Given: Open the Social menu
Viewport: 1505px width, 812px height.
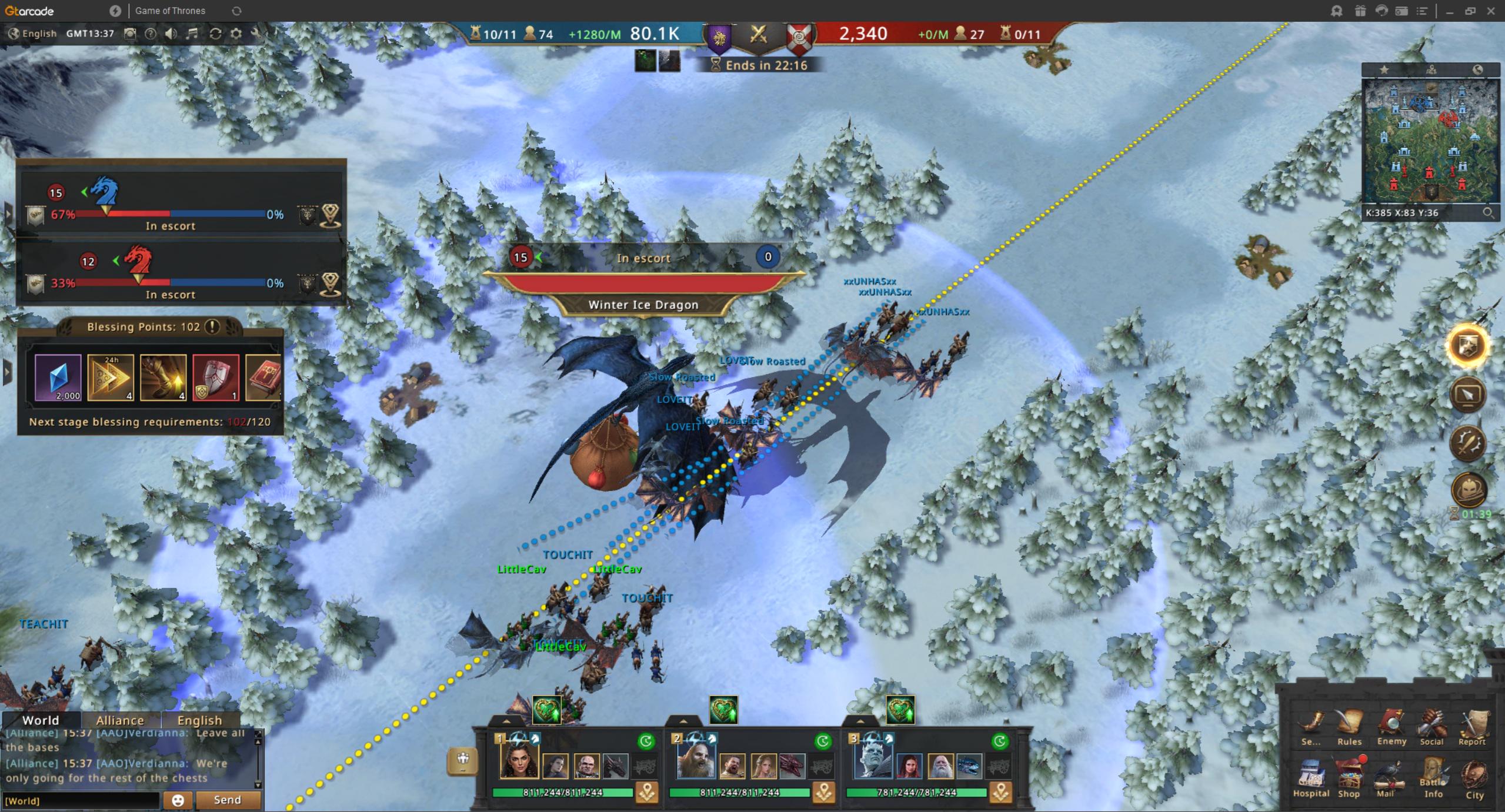Looking at the screenshot, I should pos(1431,727).
